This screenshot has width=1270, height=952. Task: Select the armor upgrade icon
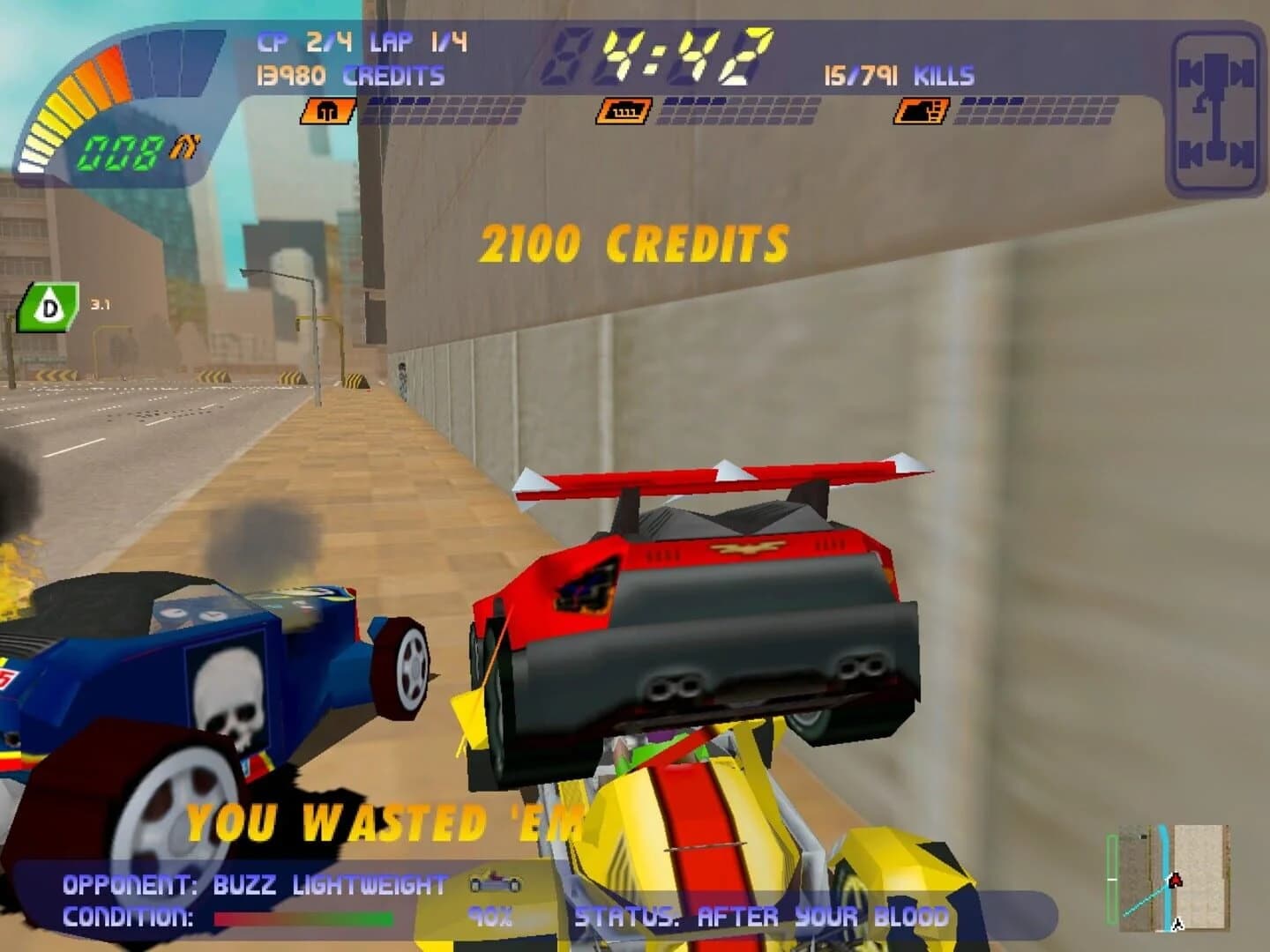click(320, 112)
